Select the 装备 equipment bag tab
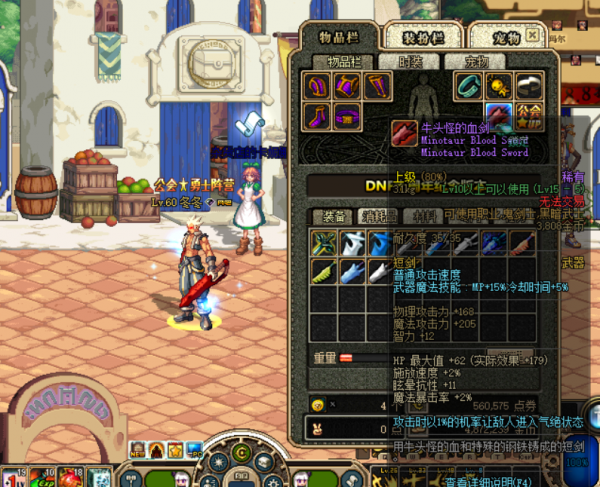The width and height of the screenshot is (600, 487). click(331, 216)
